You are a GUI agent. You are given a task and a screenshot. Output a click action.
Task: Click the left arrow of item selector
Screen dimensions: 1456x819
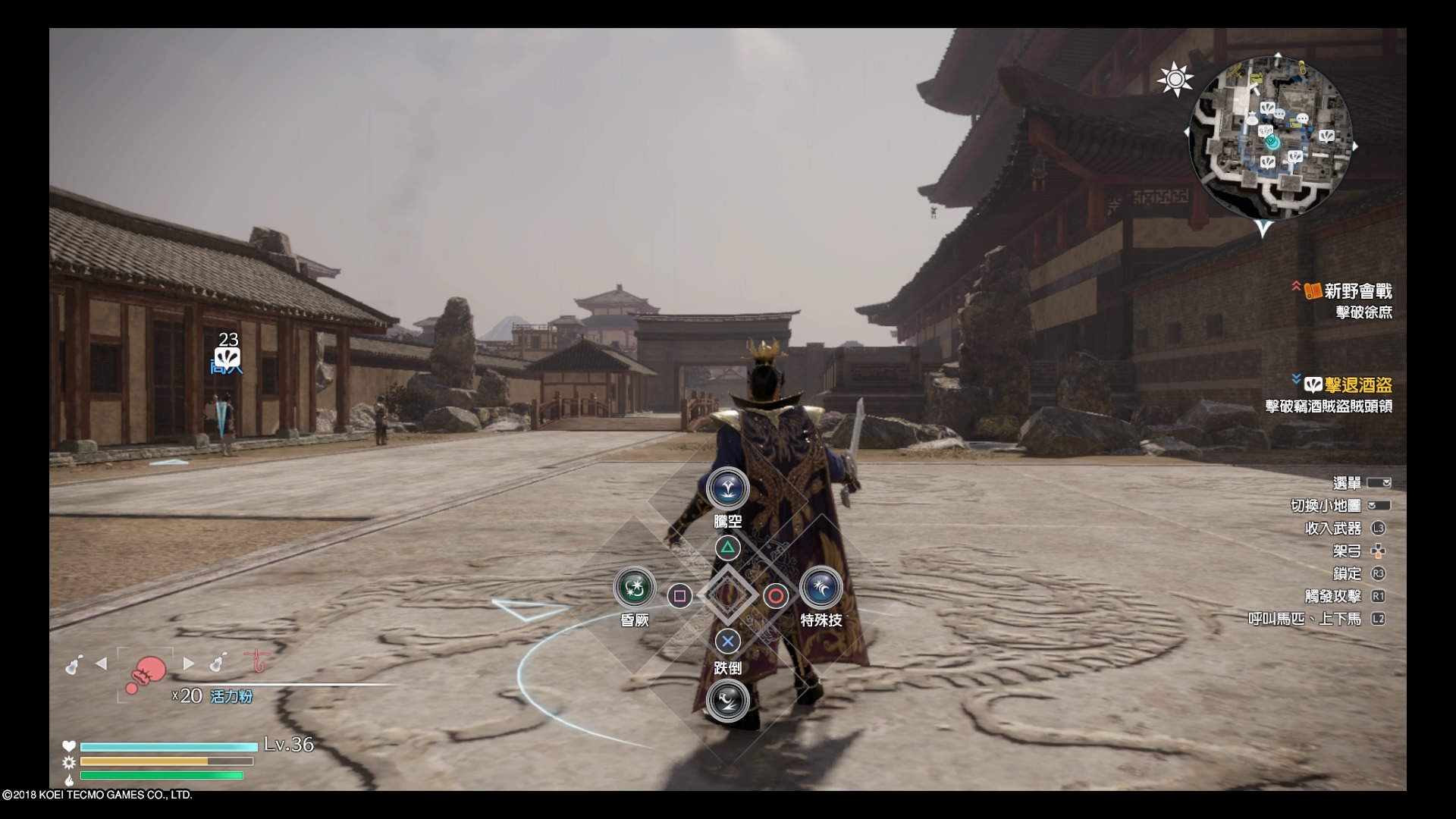coord(102,664)
